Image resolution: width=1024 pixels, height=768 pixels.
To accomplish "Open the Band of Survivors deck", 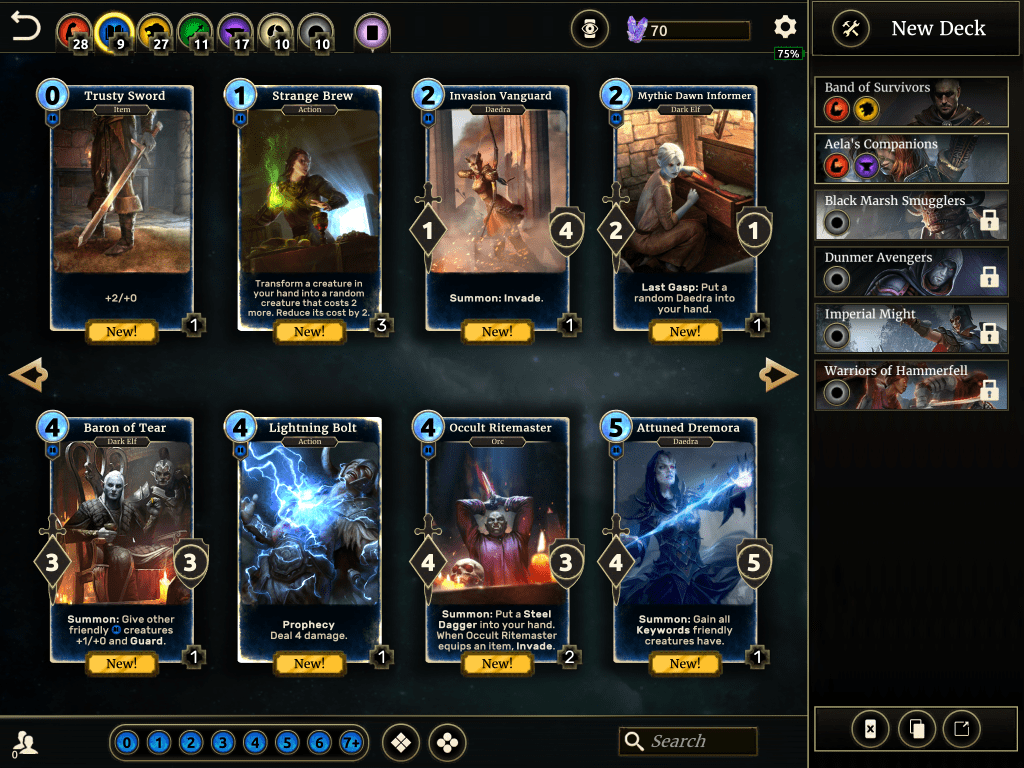I will [x=911, y=100].
